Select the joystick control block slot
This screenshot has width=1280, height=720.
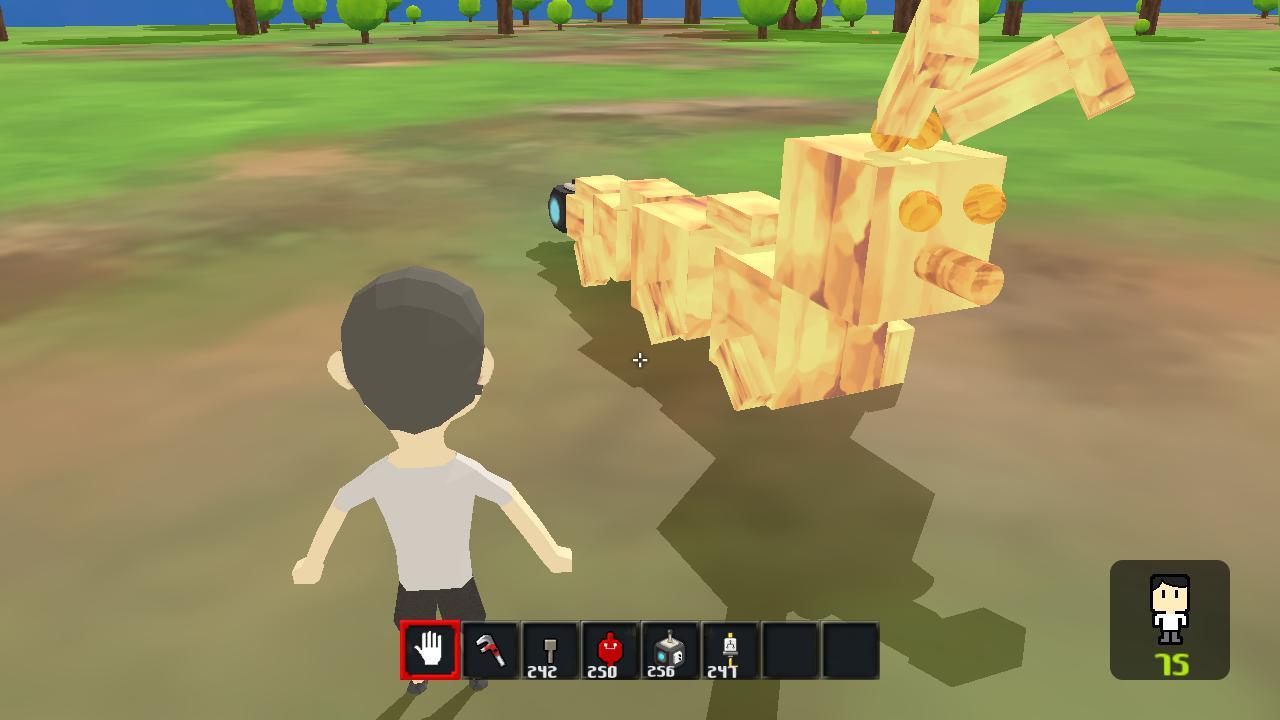click(670, 650)
